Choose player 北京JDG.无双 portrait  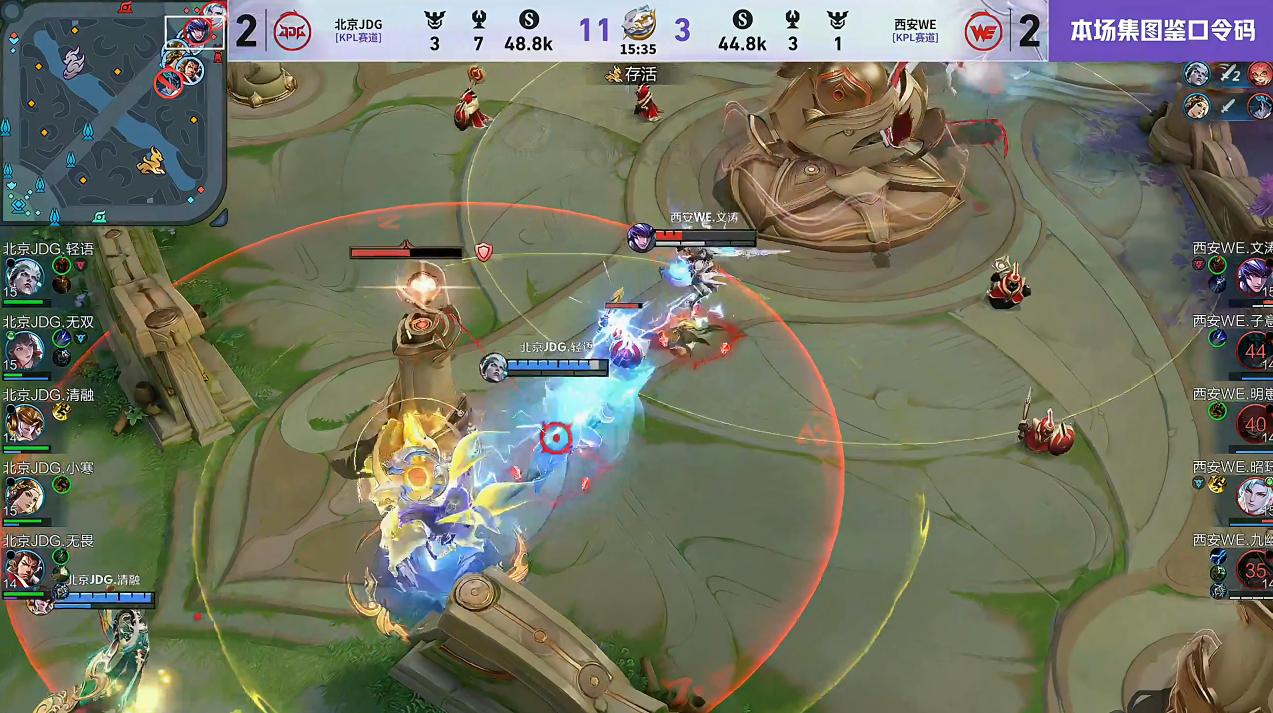pyautogui.click(x=23, y=349)
